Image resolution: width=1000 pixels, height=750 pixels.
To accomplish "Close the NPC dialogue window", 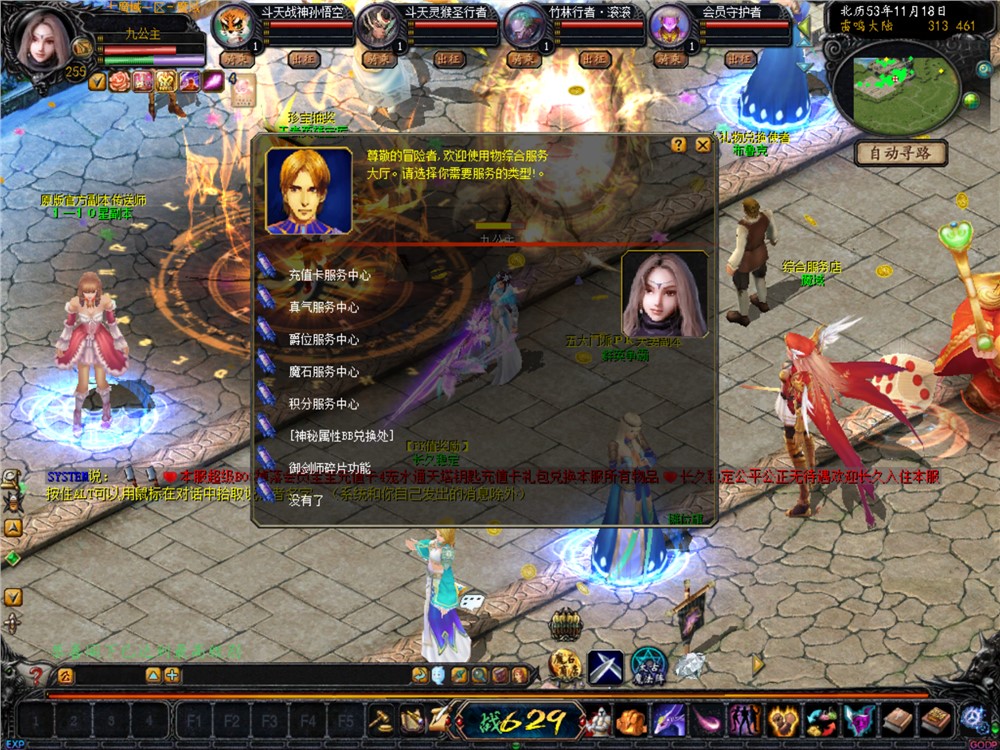I will (x=703, y=145).
